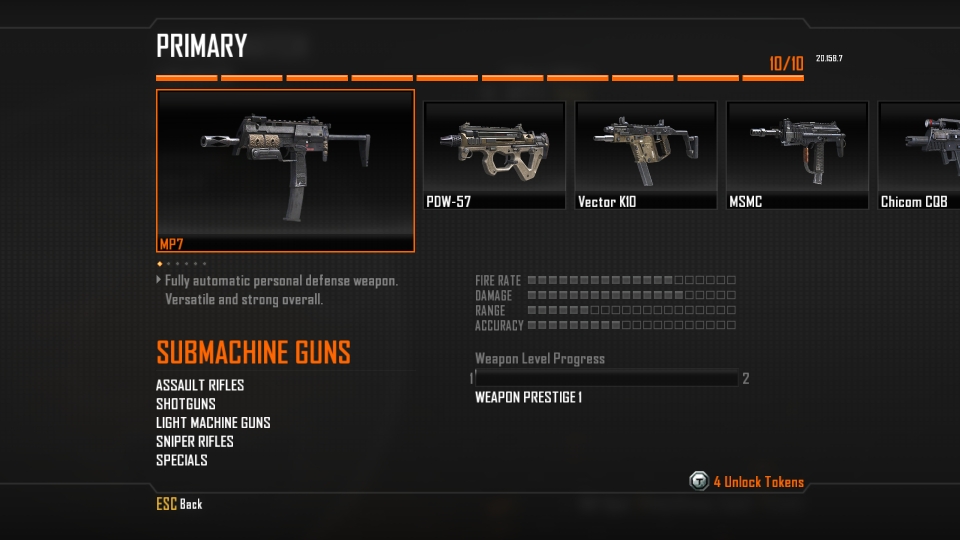The height and width of the screenshot is (540, 960).
Task: Pick the Vector K10 weapon
Action: click(646, 155)
